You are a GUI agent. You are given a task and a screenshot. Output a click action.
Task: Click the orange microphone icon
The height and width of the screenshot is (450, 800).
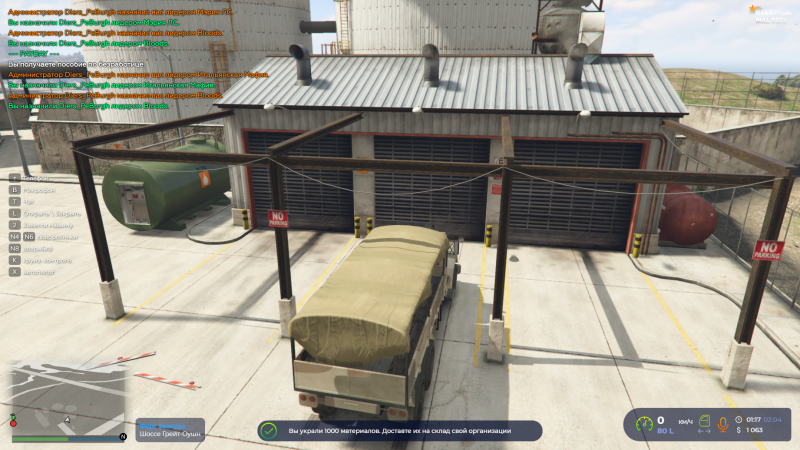[723, 424]
